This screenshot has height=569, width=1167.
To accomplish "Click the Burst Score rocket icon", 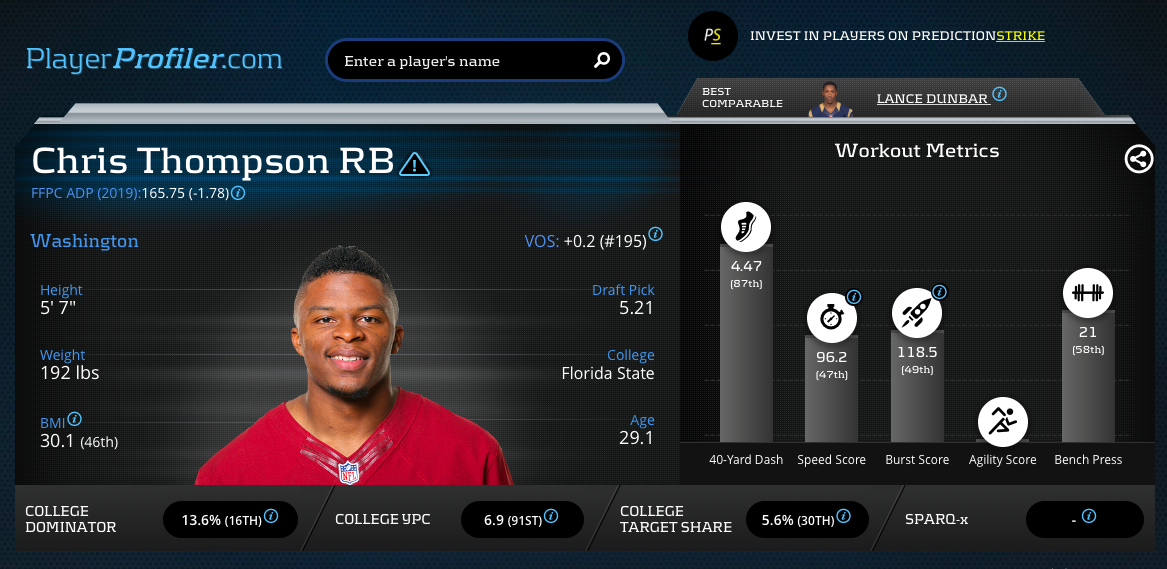I will (916, 313).
